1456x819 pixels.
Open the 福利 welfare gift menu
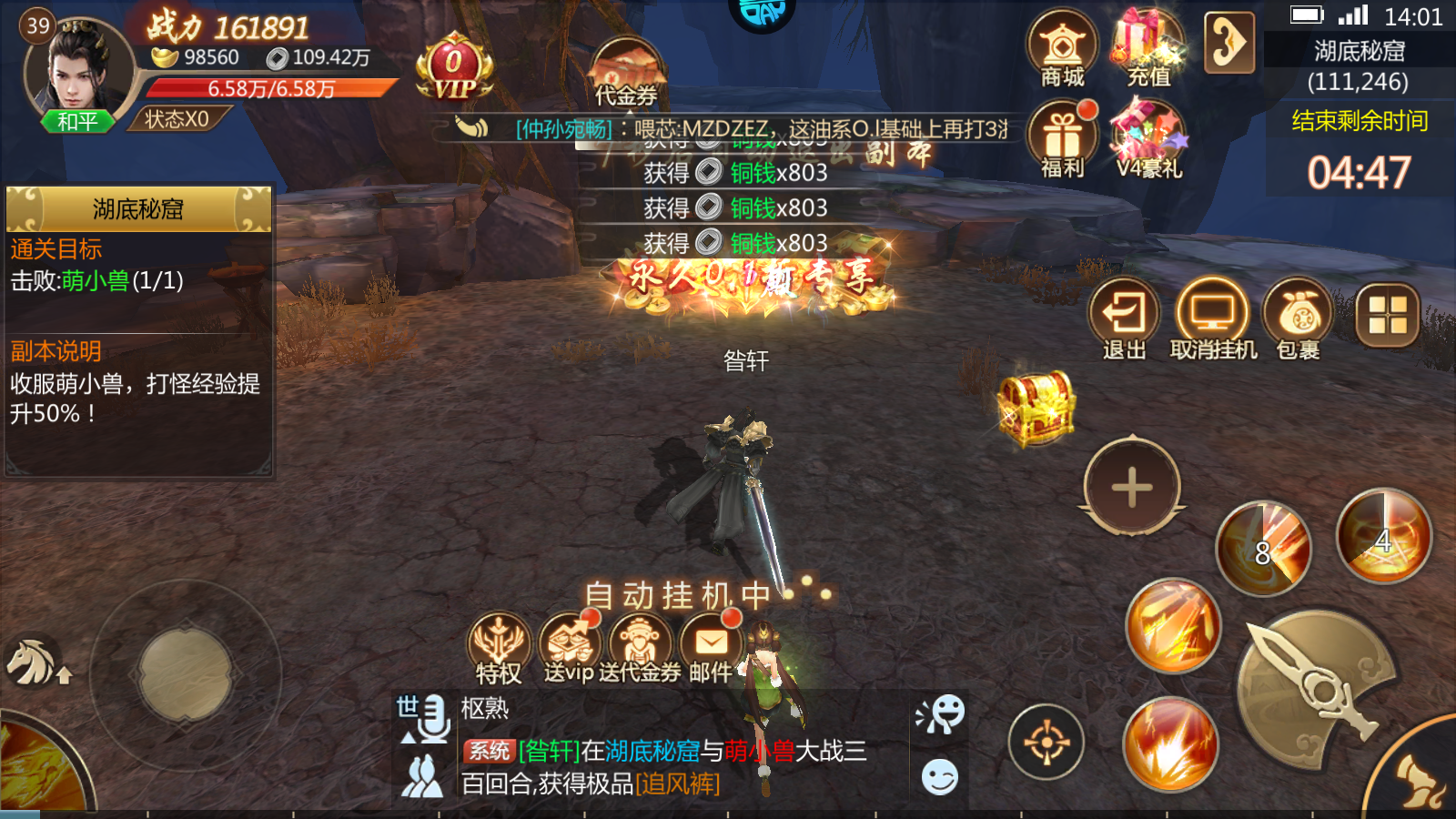pyautogui.click(x=1062, y=140)
